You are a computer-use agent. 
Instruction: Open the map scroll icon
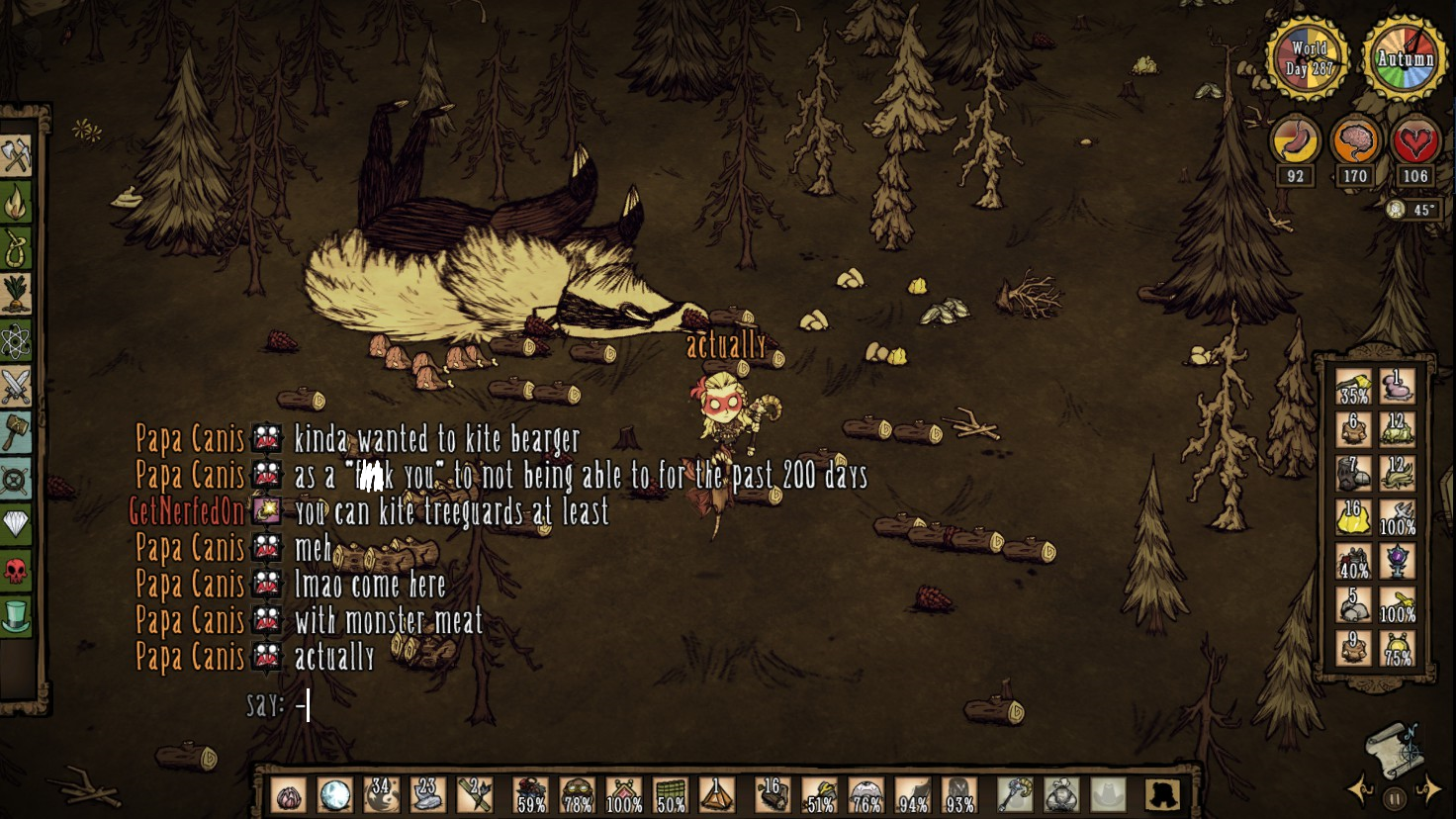click(x=1393, y=749)
